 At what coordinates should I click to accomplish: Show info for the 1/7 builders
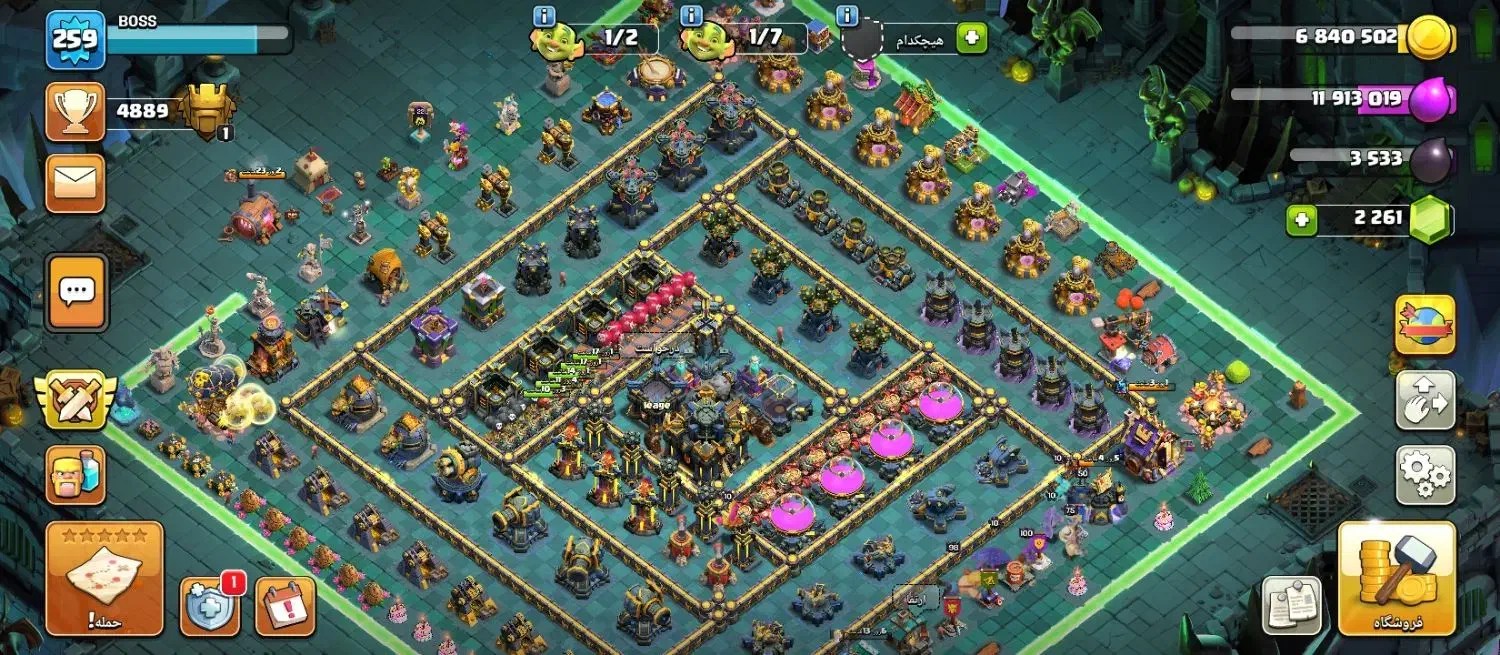[x=691, y=16]
